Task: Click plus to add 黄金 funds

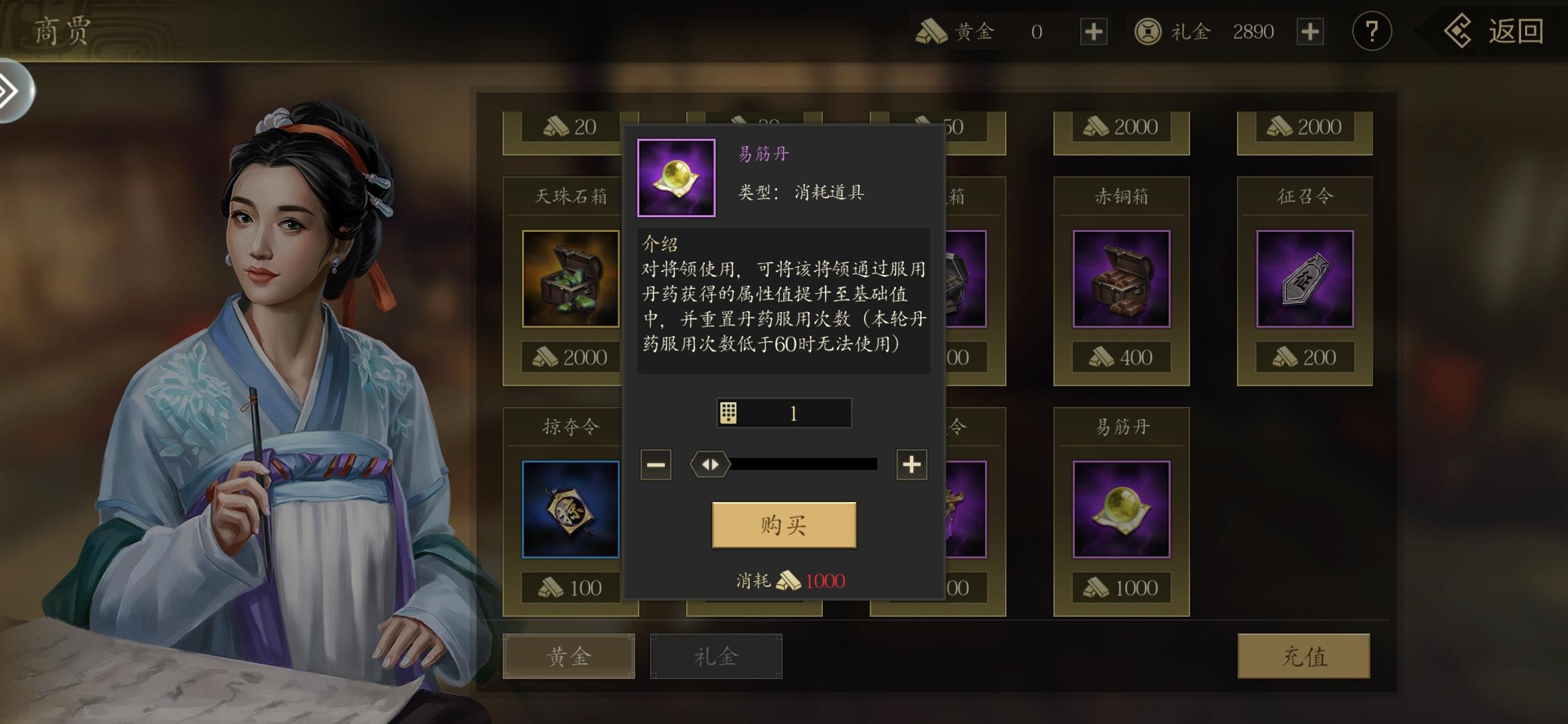Action: coord(1092,31)
